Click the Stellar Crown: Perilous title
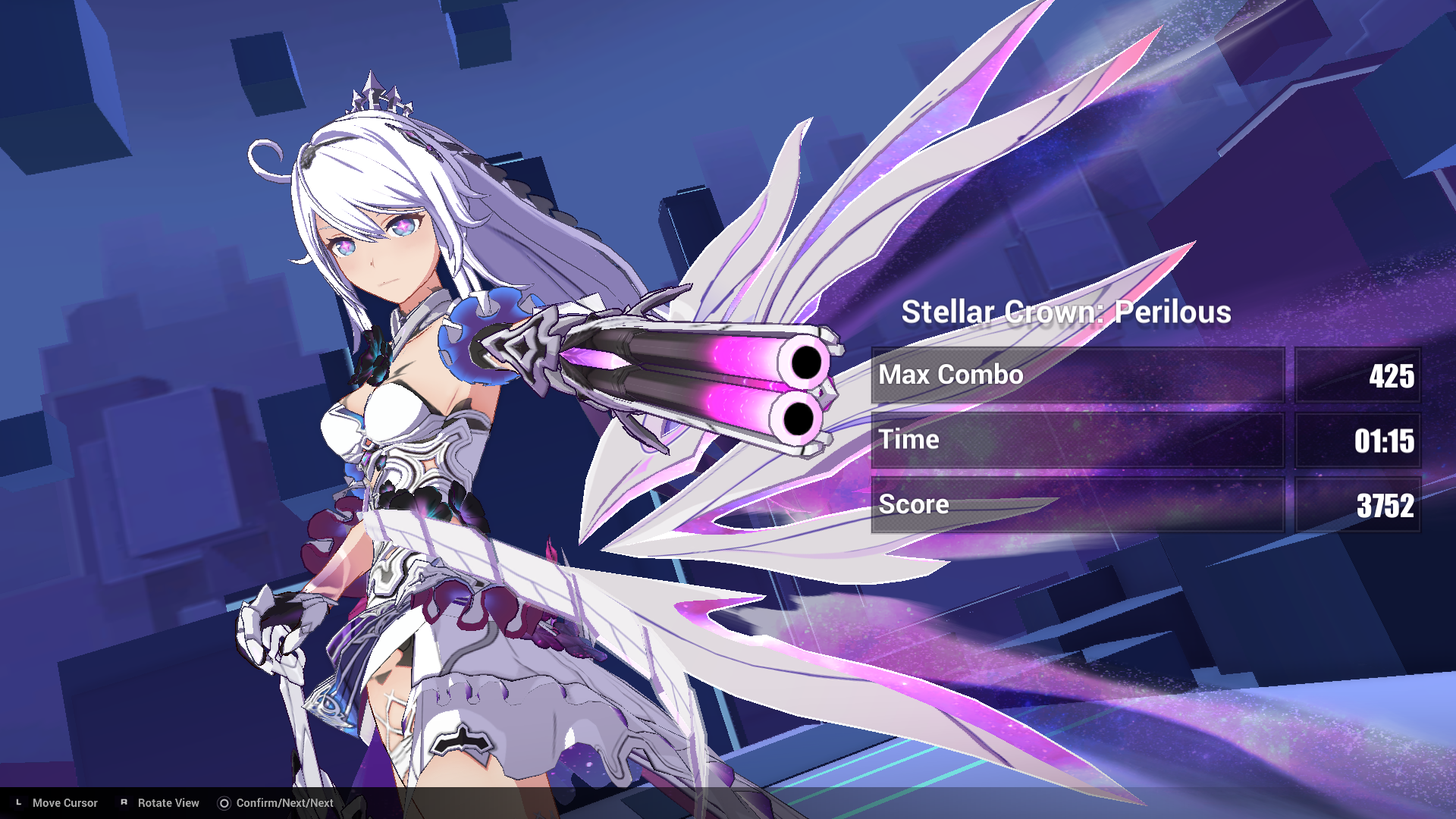Image resolution: width=1456 pixels, height=819 pixels. click(1068, 312)
